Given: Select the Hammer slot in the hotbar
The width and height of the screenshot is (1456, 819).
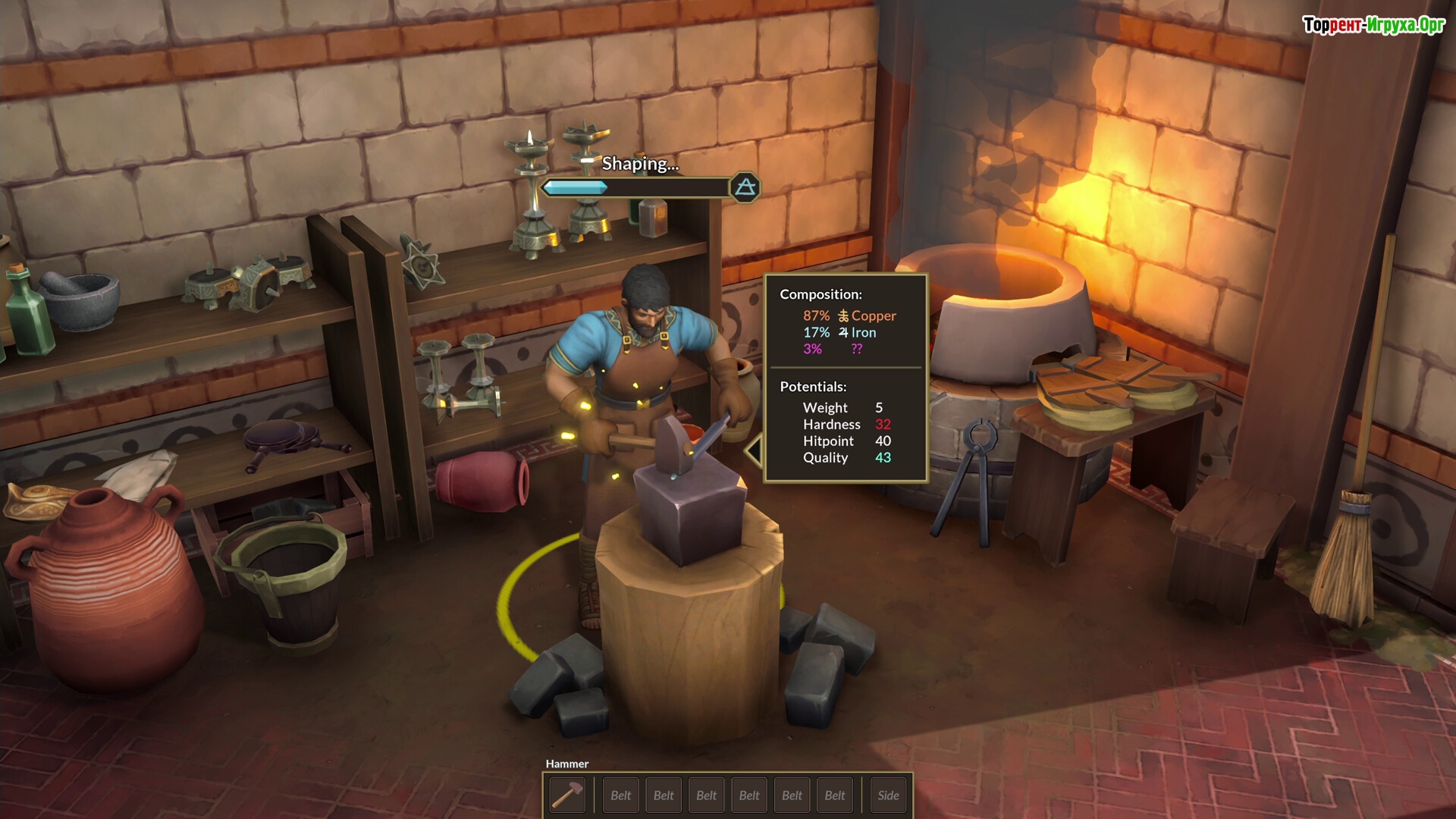Looking at the screenshot, I should pos(567,795).
